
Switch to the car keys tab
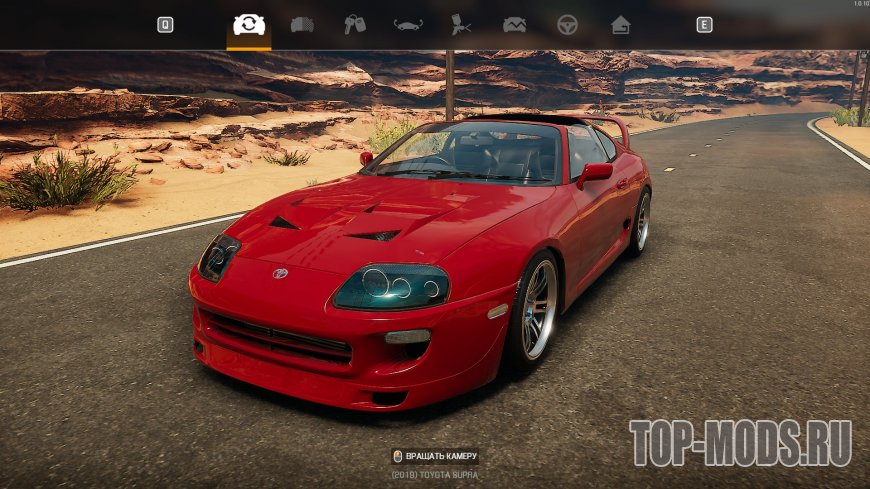pos(355,25)
